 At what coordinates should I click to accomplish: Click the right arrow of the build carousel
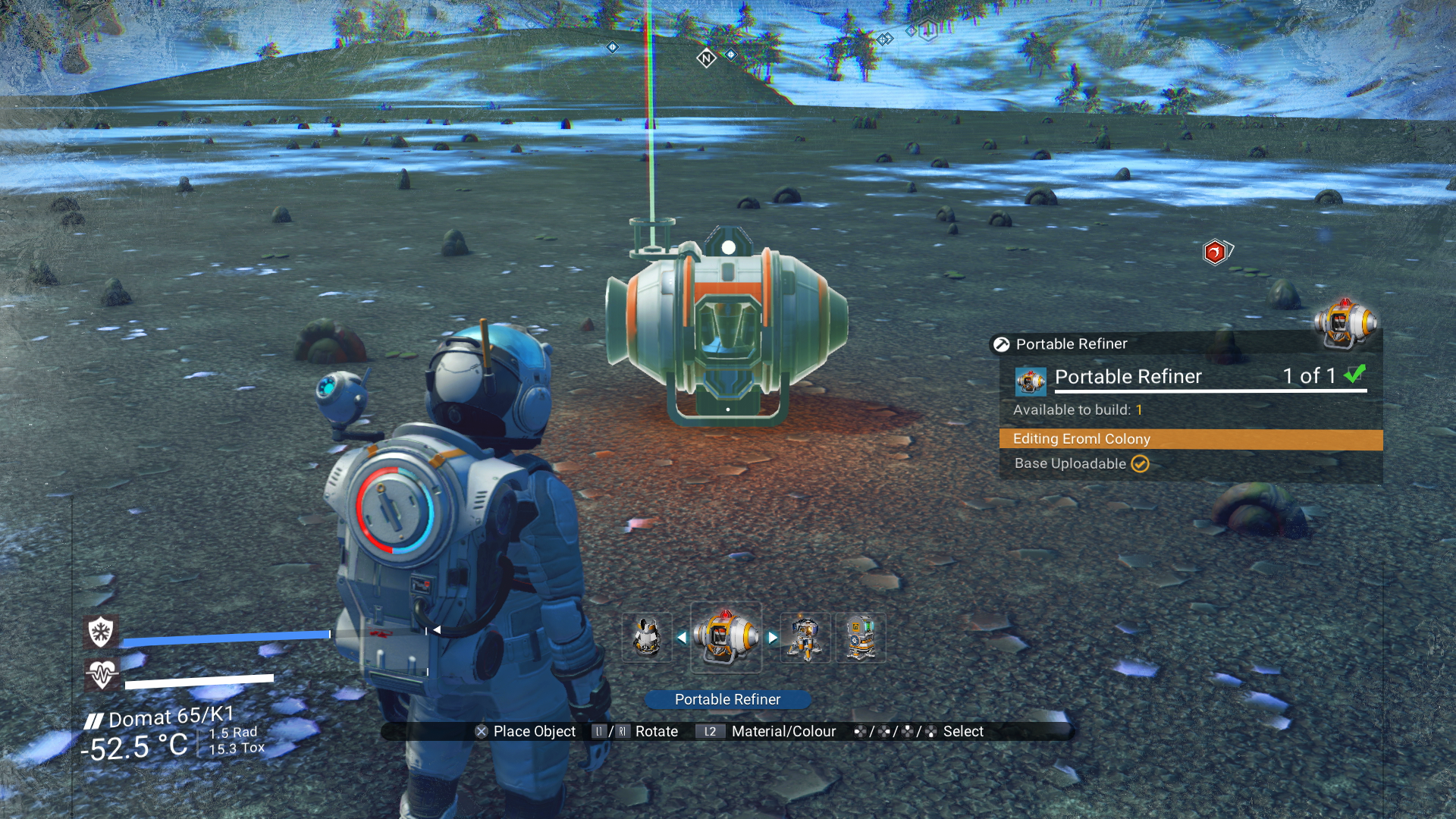coord(772,638)
